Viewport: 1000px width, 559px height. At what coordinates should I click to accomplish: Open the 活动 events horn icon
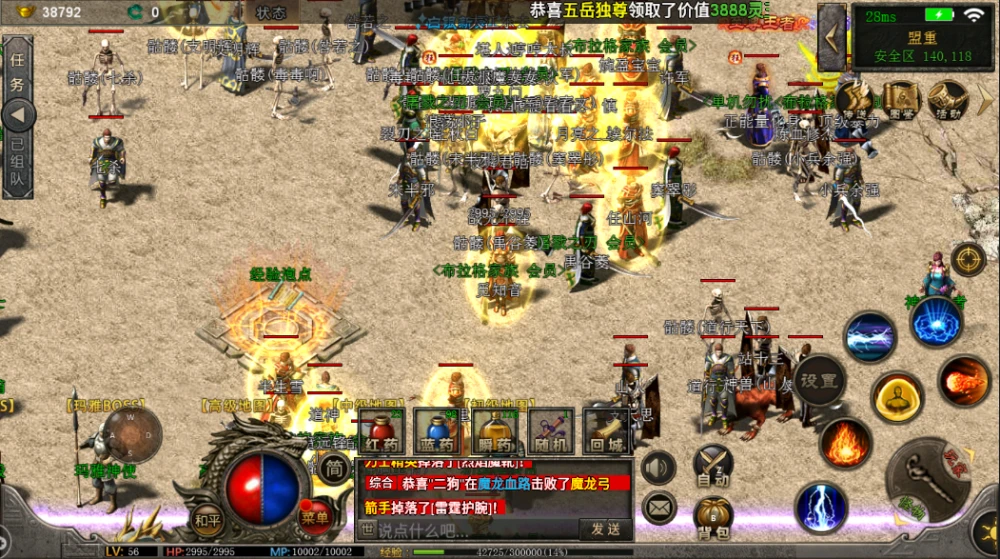coord(945,98)
